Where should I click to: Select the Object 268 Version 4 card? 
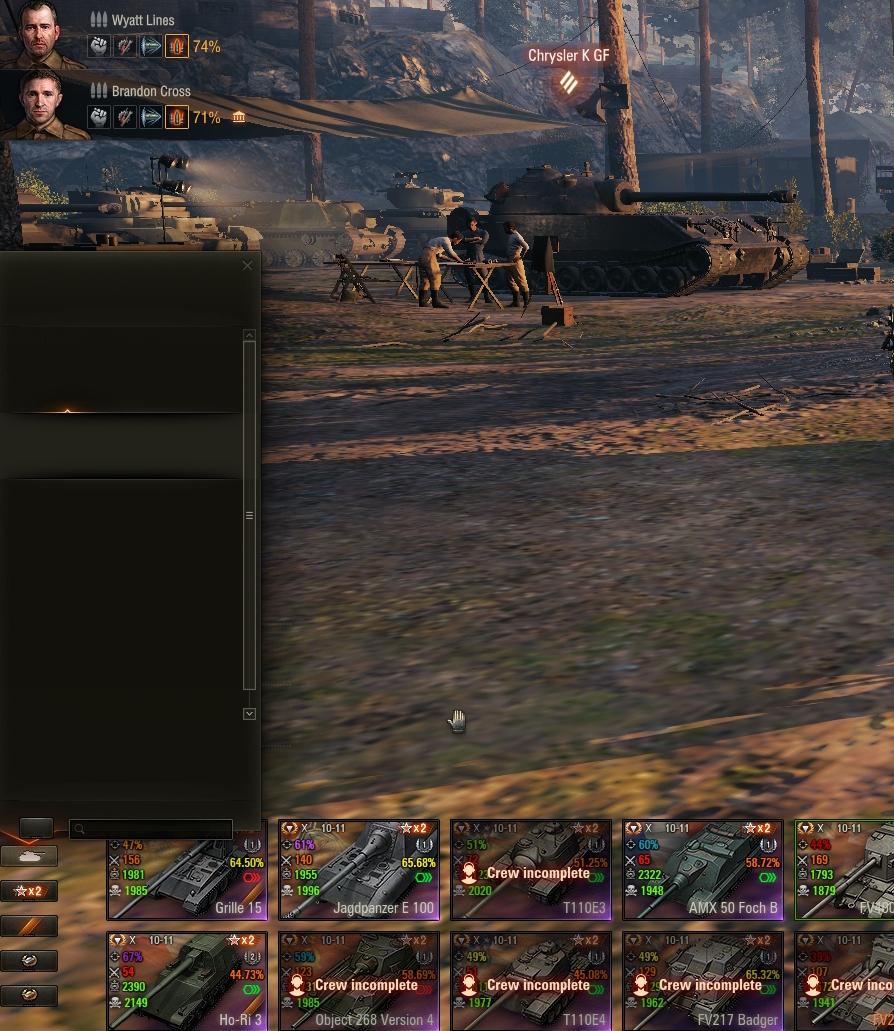(x=358, y=981)
